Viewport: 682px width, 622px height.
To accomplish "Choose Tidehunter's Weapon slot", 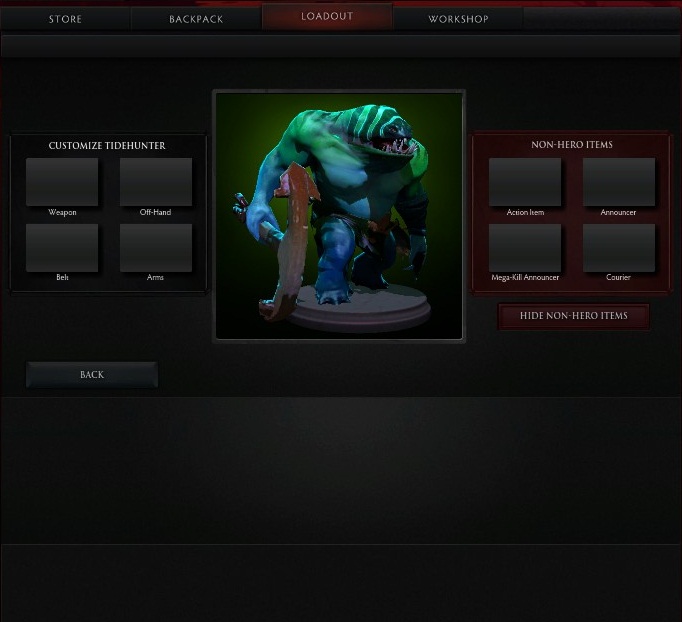I will click(62, 182).
